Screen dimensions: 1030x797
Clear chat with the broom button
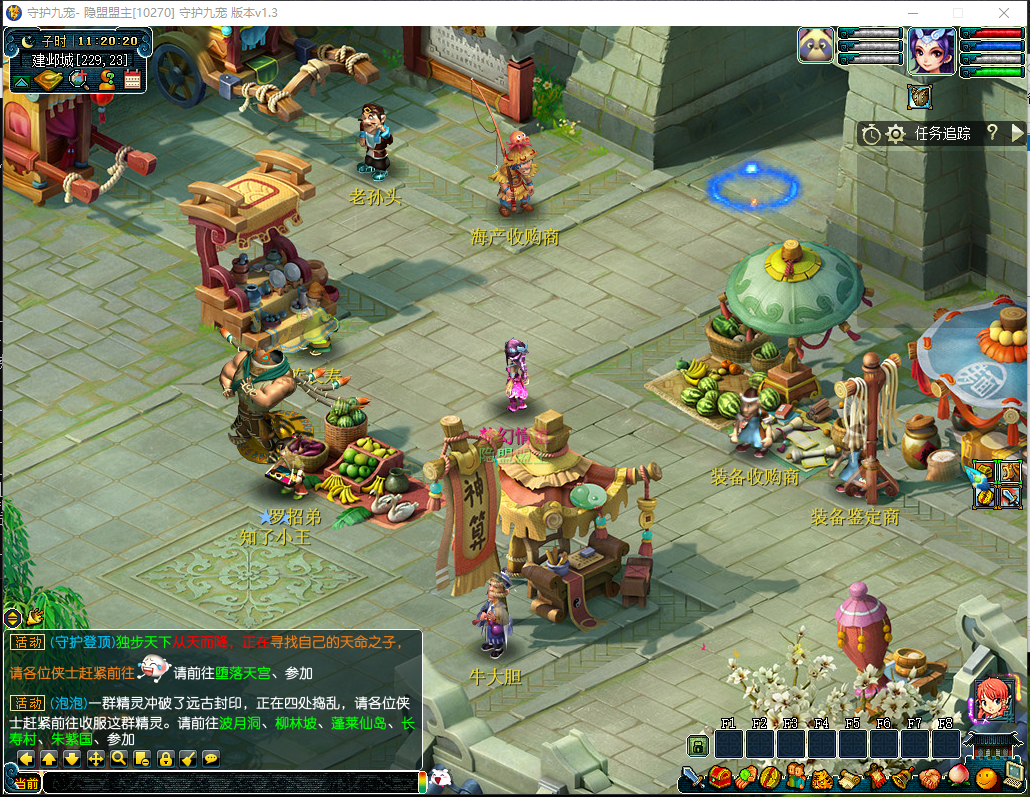coord(188,759)
